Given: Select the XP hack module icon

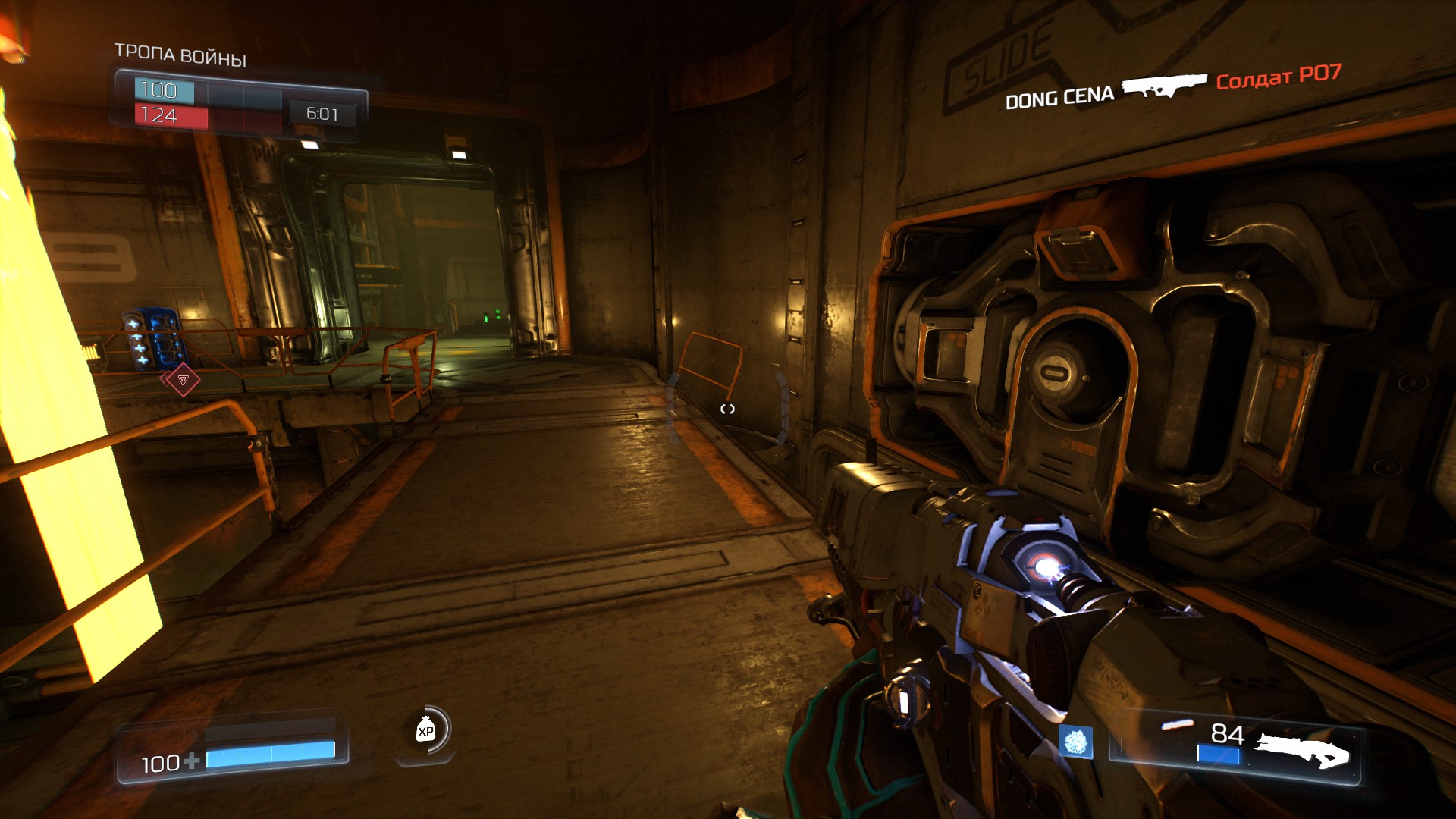Looking at the screenshot, I should [425, 730].
